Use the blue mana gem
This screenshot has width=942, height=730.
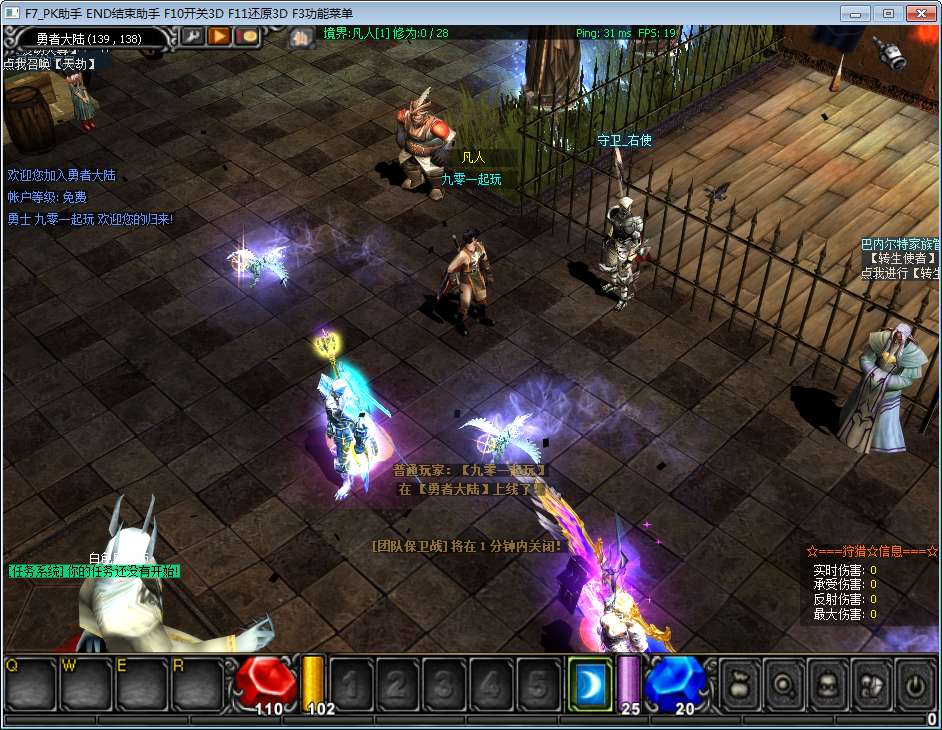point(676,682)
